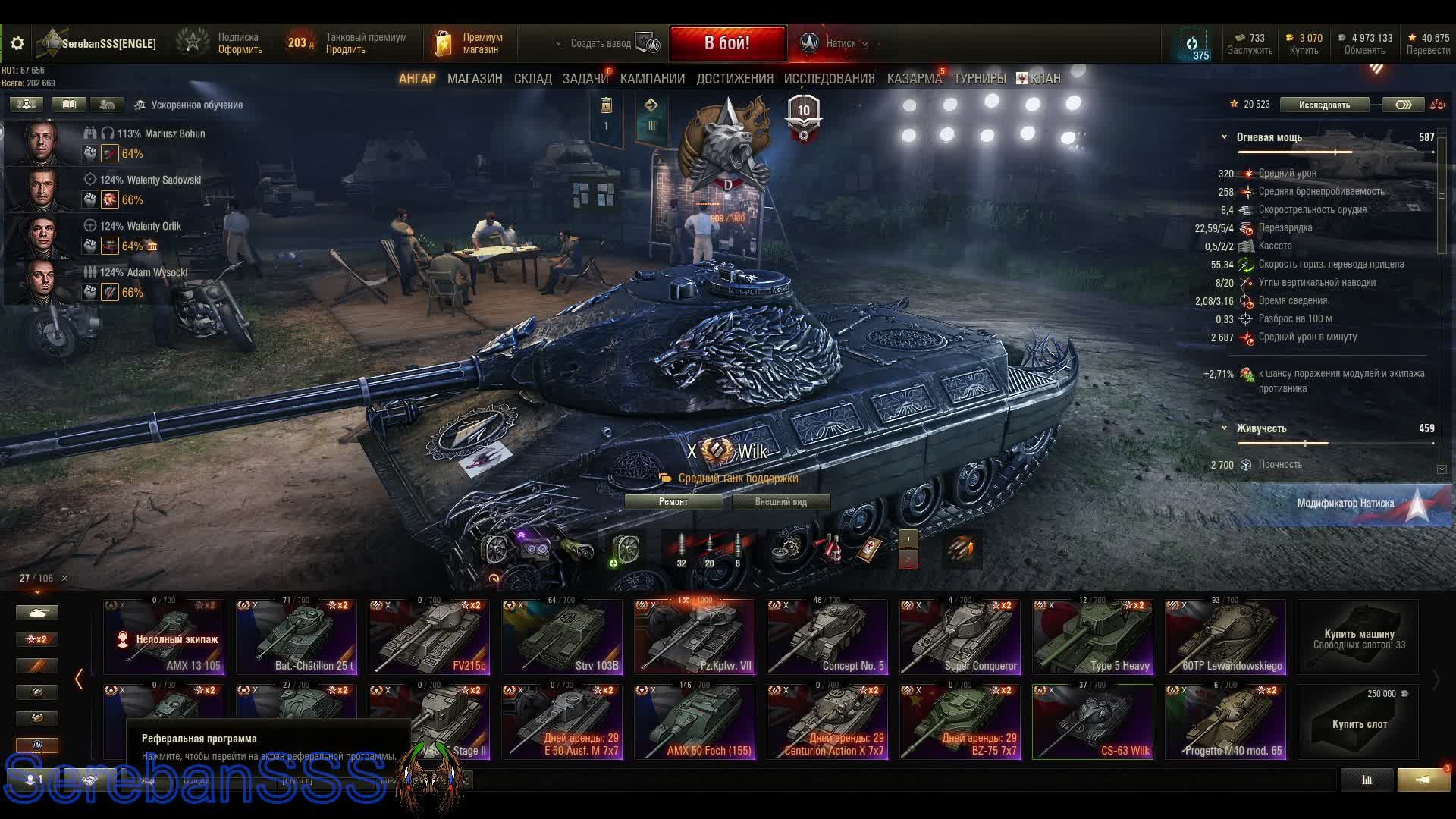
Task: Buy a new slot via Купить слот
Action: pyautogui.click(x=1358, y=721)
